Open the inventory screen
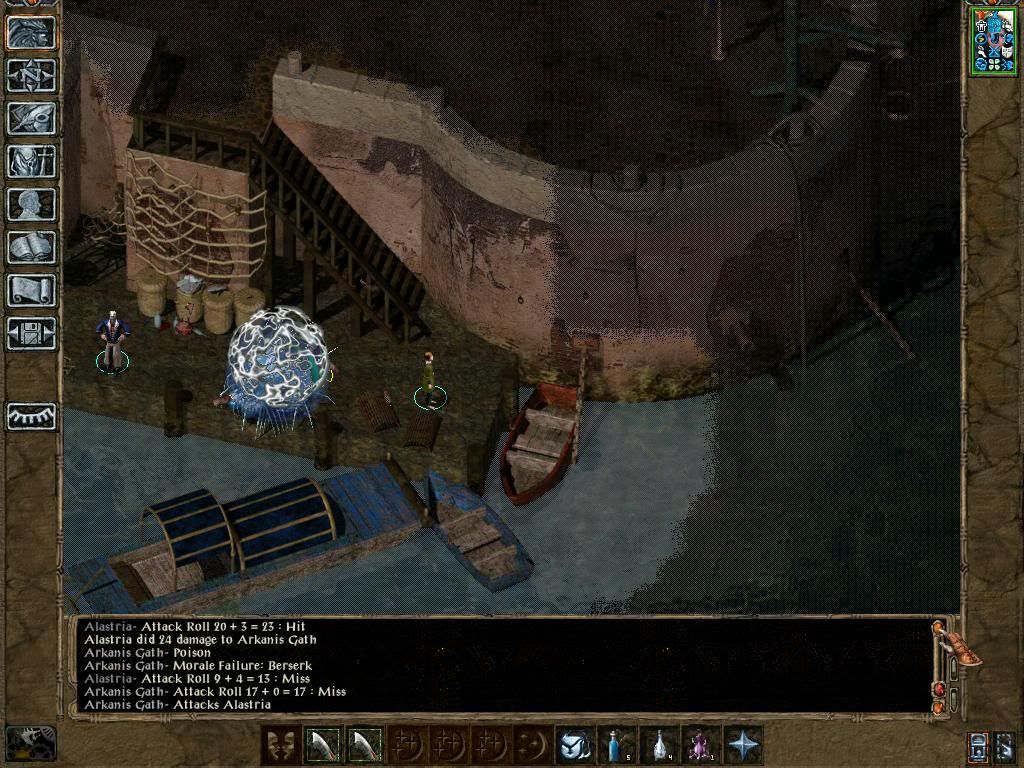Image resolution: width=1024 pixels, height=768 pixels. [x=31, y=162]
